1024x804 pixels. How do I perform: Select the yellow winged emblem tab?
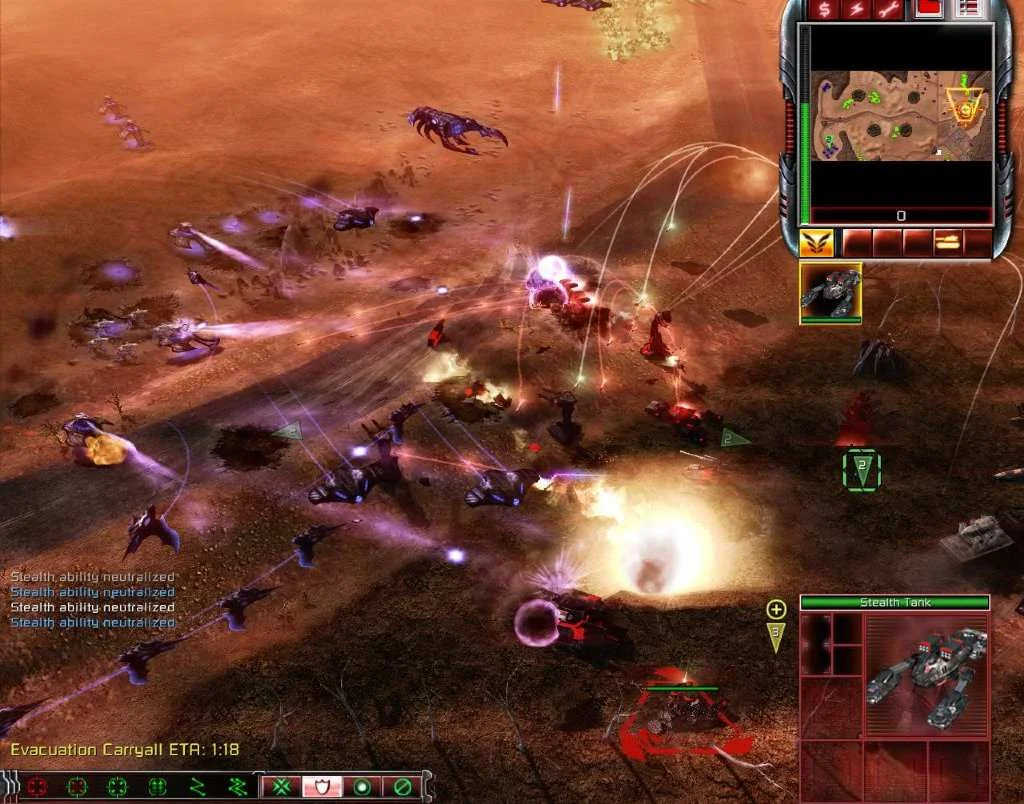tap(816, 243)
